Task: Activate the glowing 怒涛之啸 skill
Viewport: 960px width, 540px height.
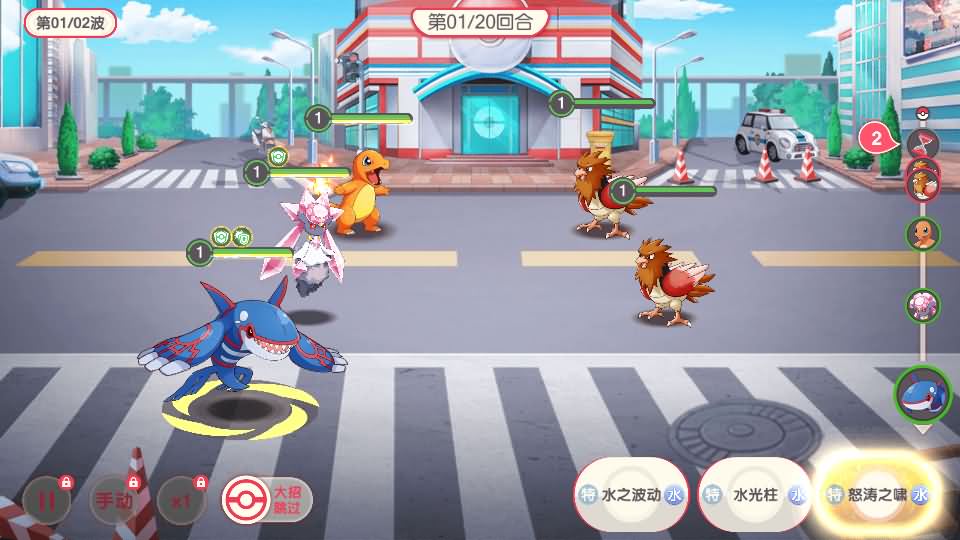Action: [x=877, y=495]
